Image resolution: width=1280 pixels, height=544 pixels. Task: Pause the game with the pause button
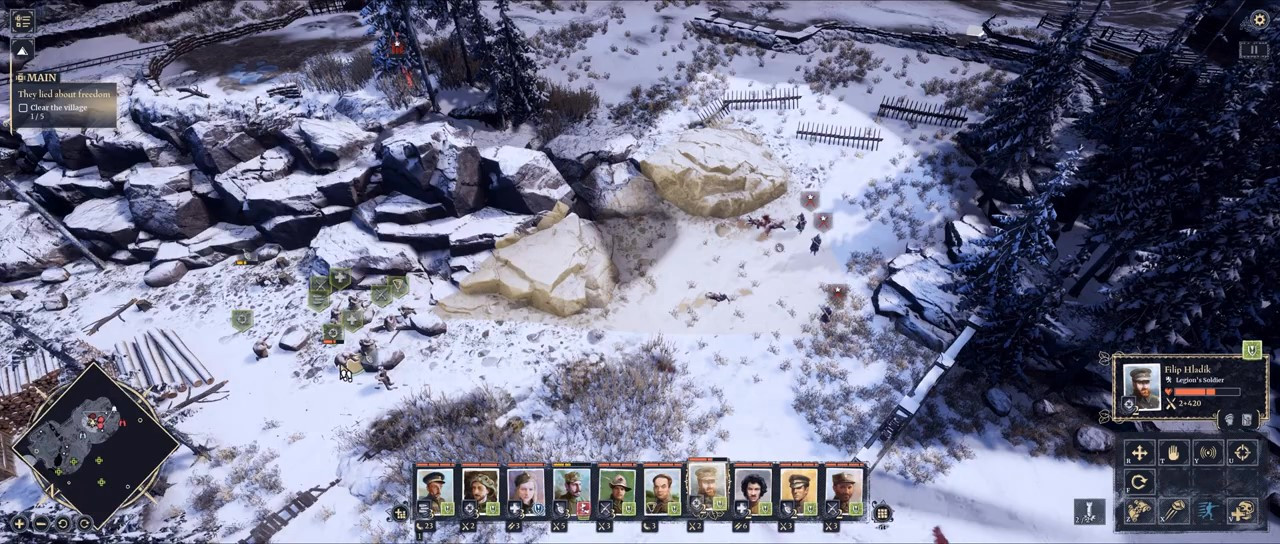(x=1253, y=49)
